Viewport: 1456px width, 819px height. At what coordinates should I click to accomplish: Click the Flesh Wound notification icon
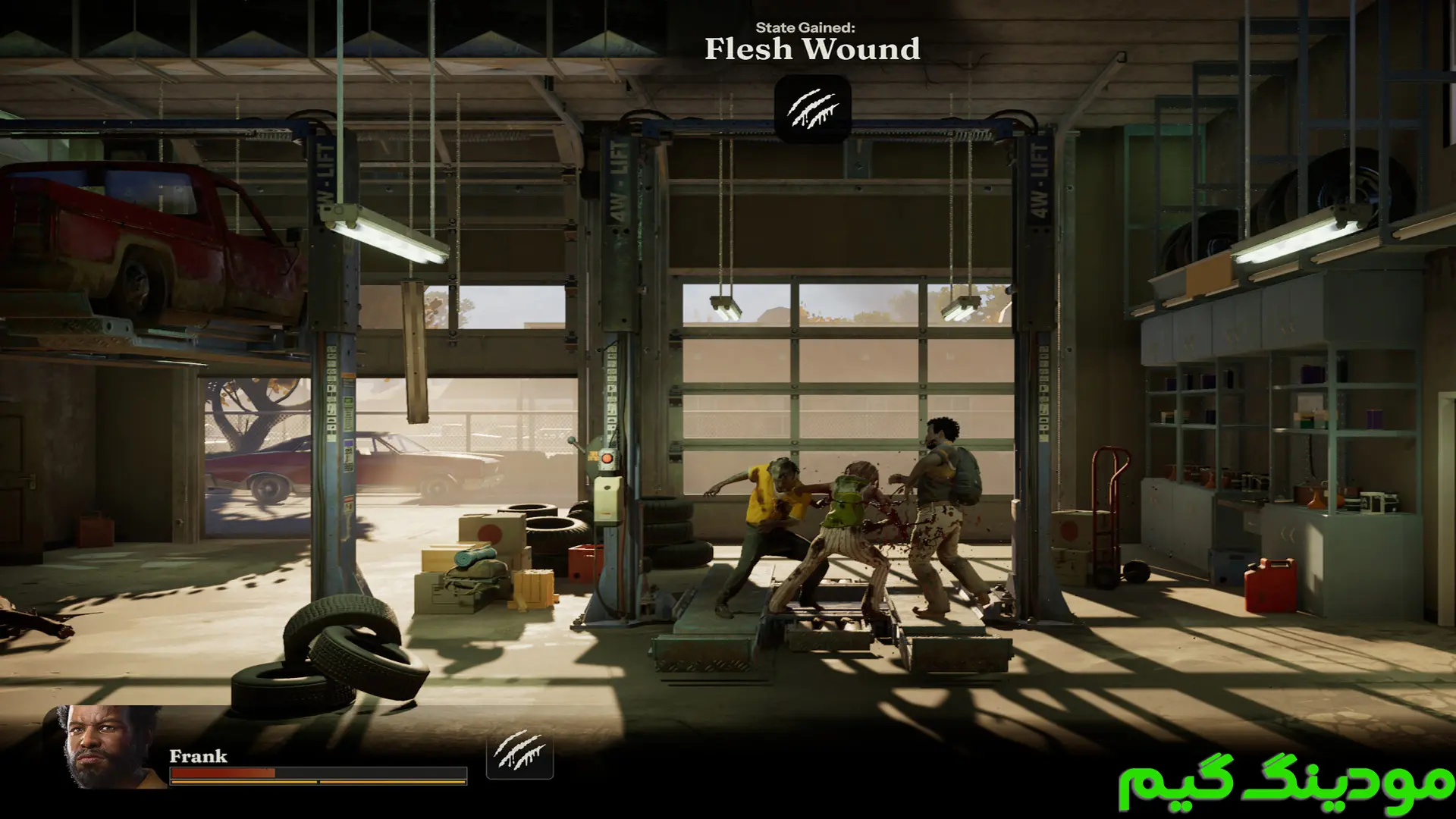(x=812, y=108)
